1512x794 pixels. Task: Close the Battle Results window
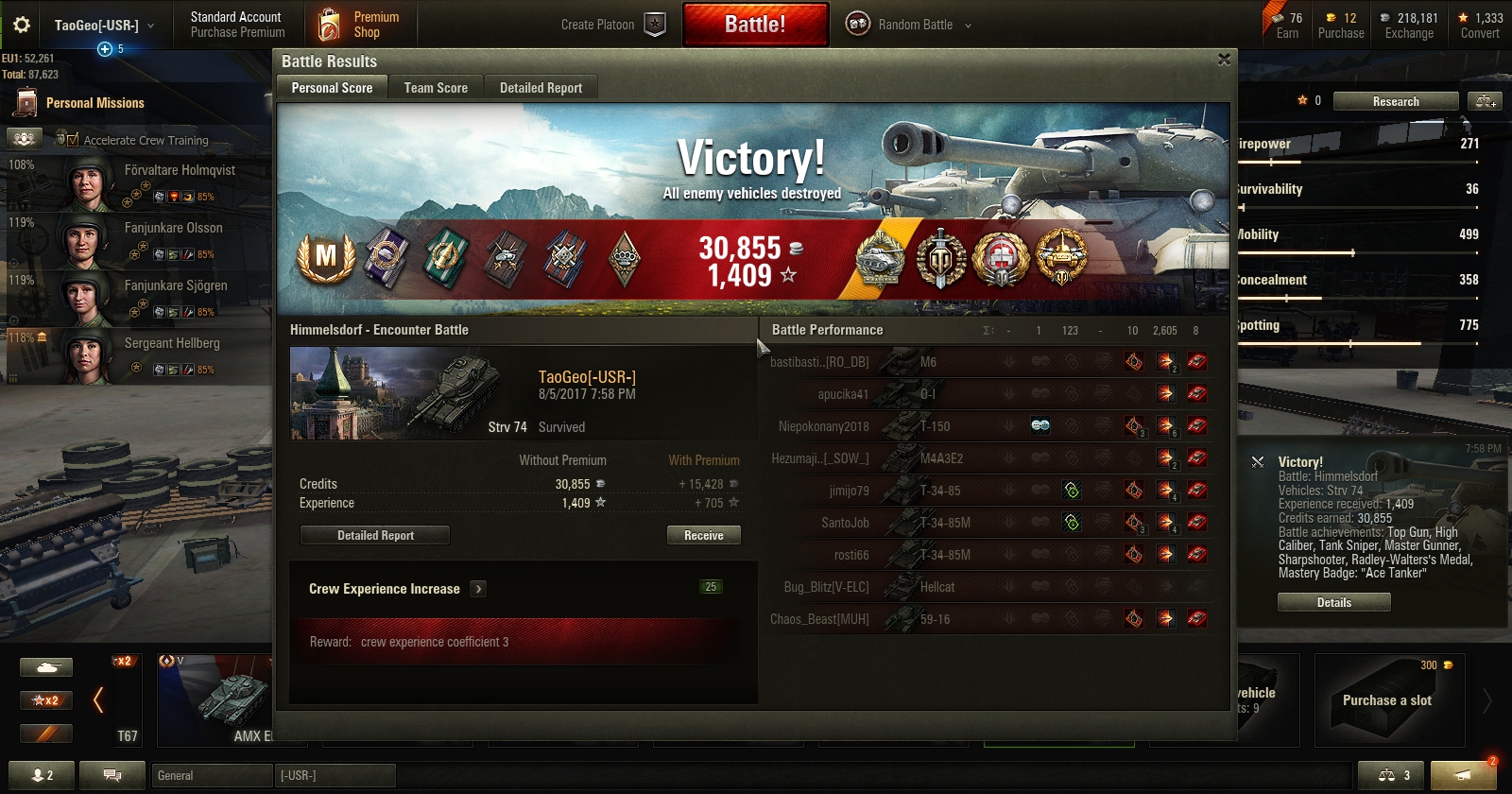pyautogui.click(x=1224, y=60)
